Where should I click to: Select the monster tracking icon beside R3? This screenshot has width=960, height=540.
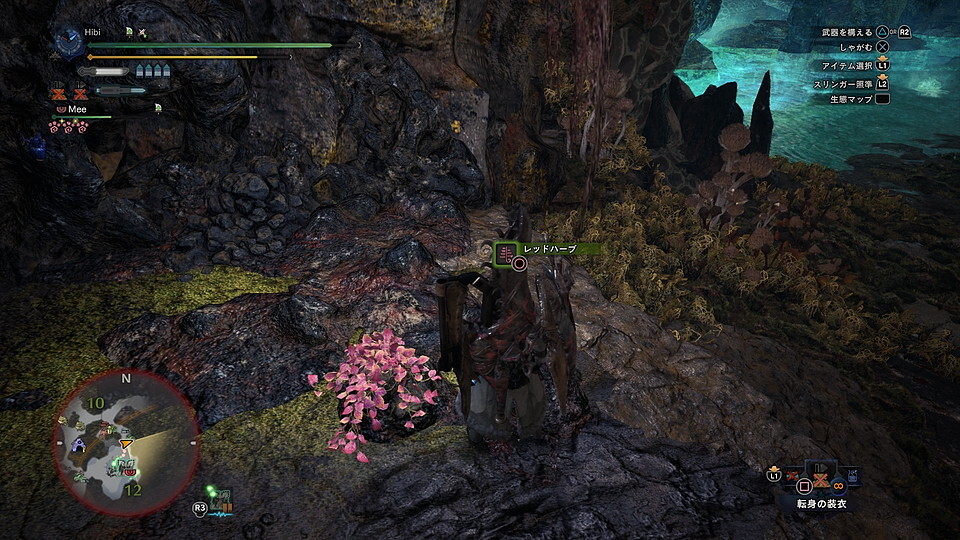(222, 497)
